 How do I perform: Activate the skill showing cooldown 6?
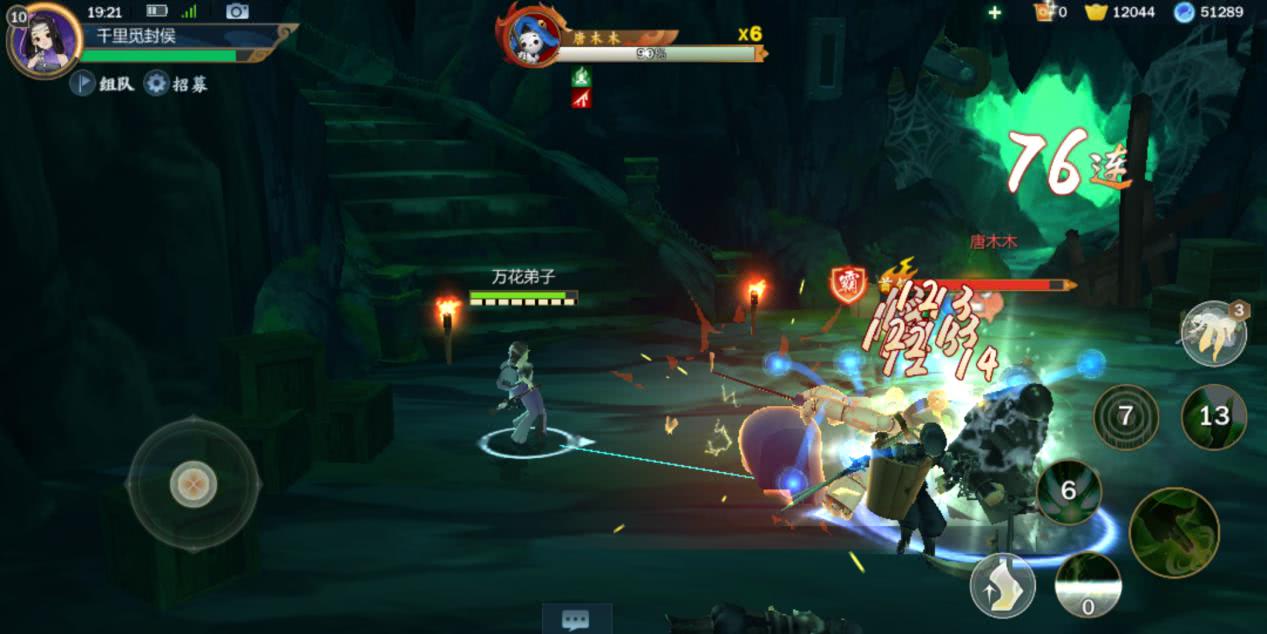tap(1068, 491)
